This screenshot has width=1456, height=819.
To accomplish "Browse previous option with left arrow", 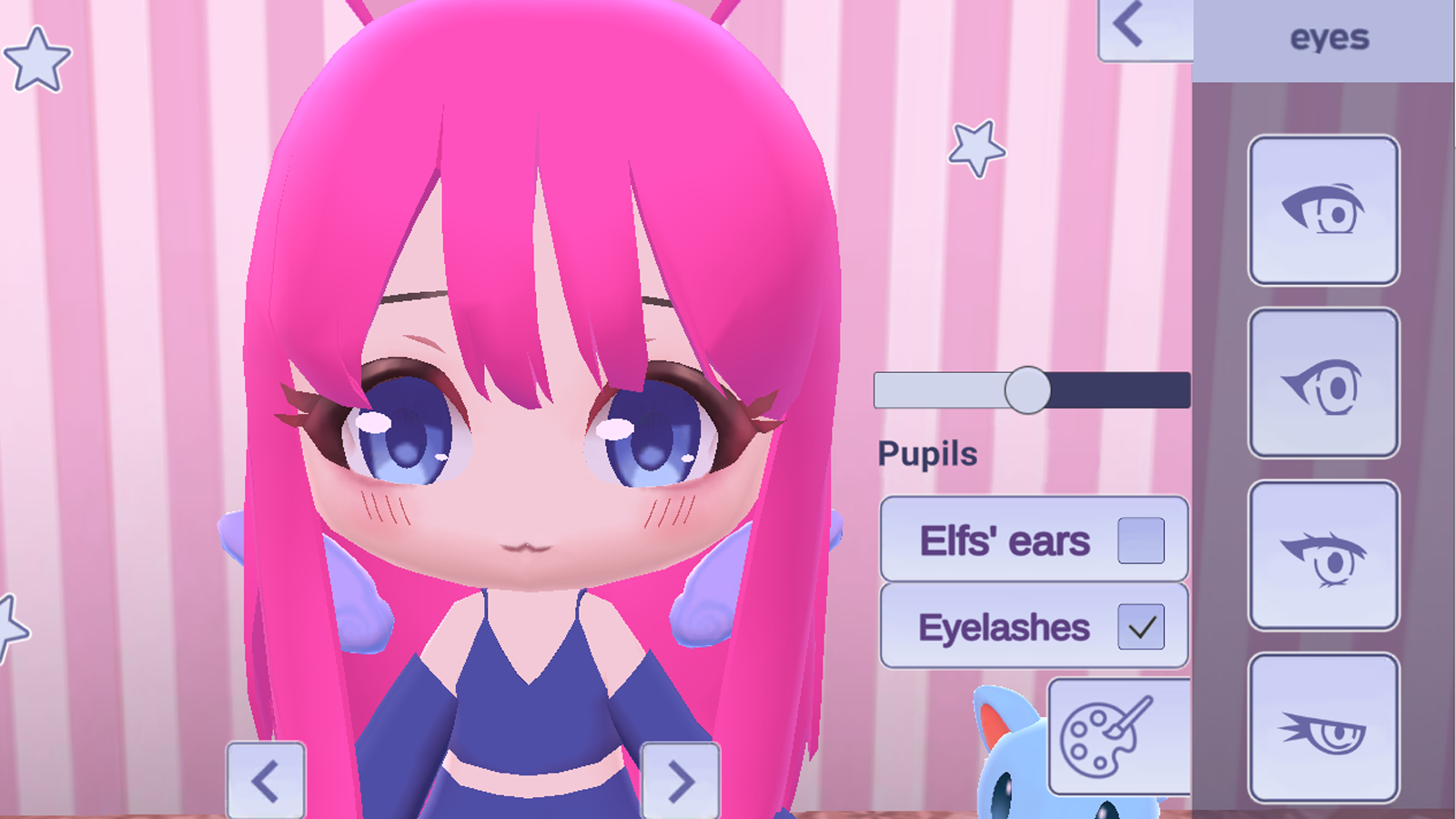I will [x=267, y=779].
